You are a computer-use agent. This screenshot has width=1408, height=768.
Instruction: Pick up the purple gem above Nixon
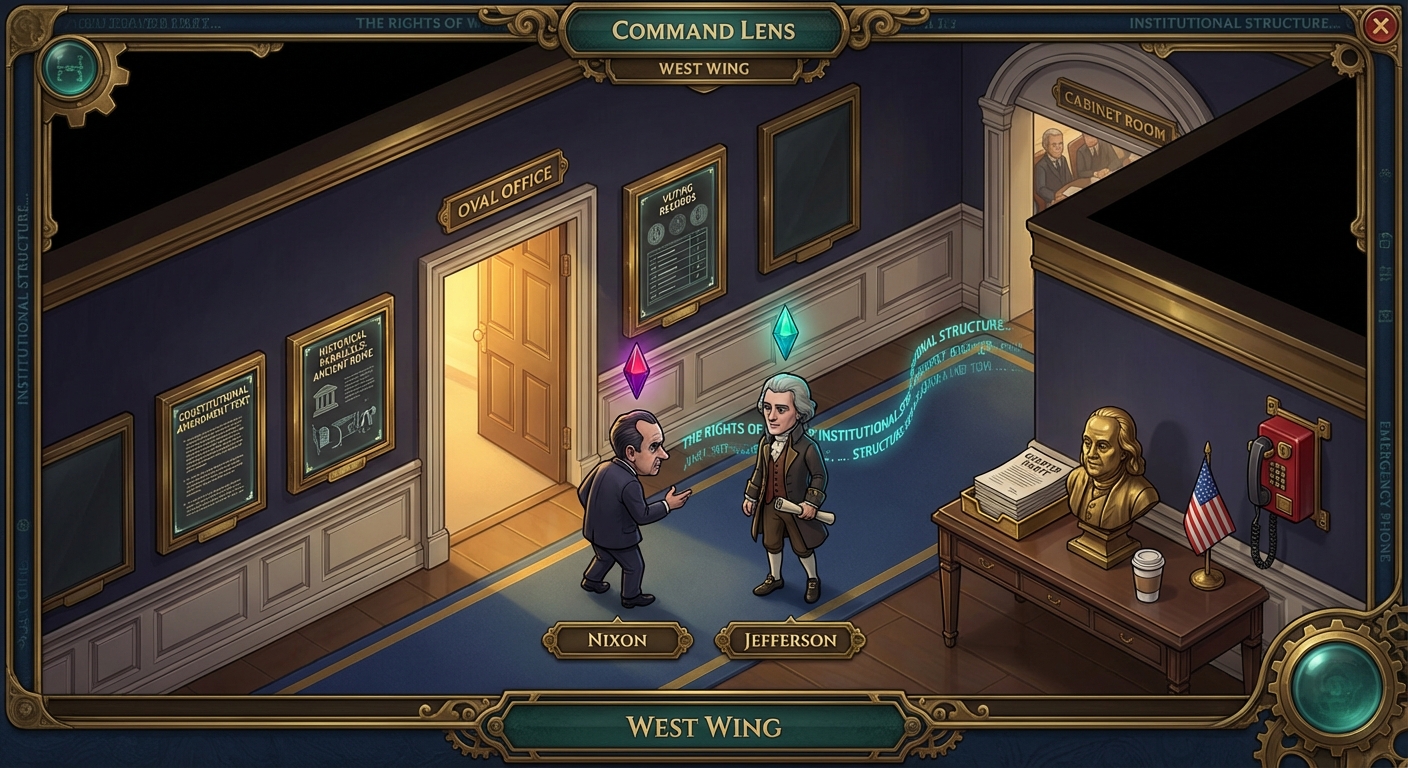tap(636, 370)
